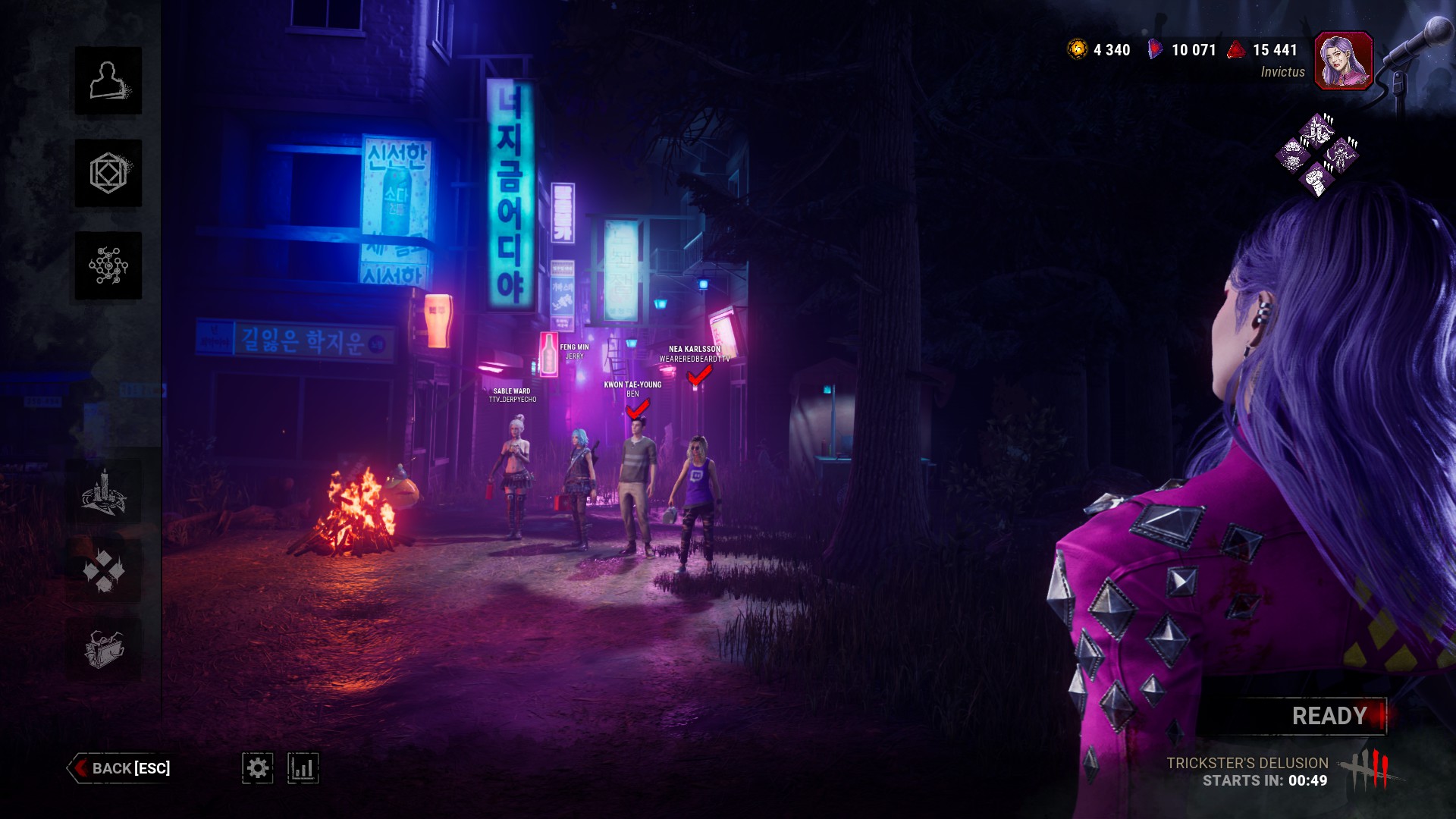
Task: Click the Invictus player portrait
Action: (x=1343, y=61)
